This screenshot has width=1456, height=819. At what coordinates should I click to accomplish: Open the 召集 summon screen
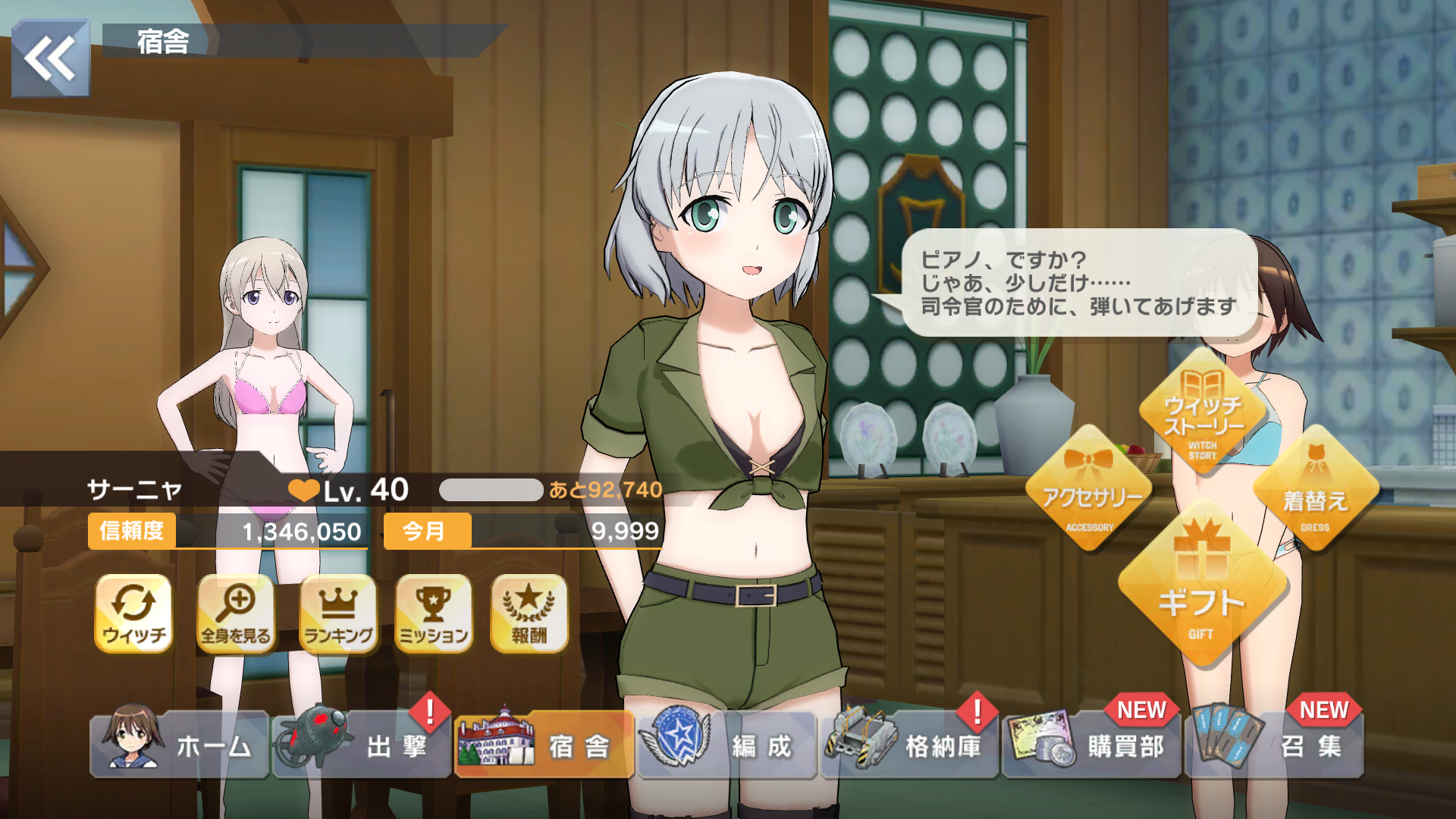1274,745
